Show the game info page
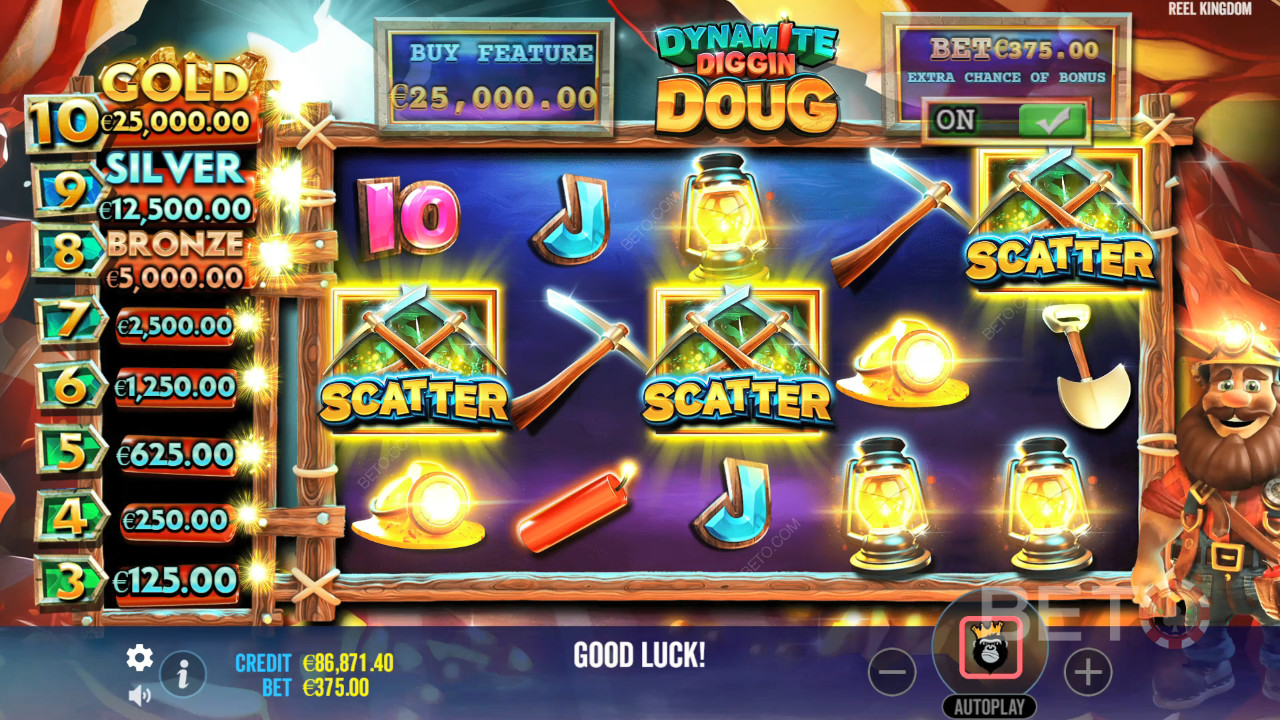The image size is (1280, 720). pyautogui.click(x=183, y=676)
